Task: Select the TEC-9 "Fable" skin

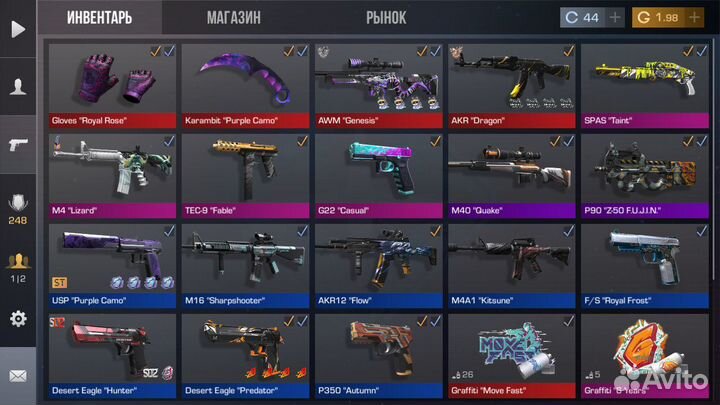Action: 245,174
